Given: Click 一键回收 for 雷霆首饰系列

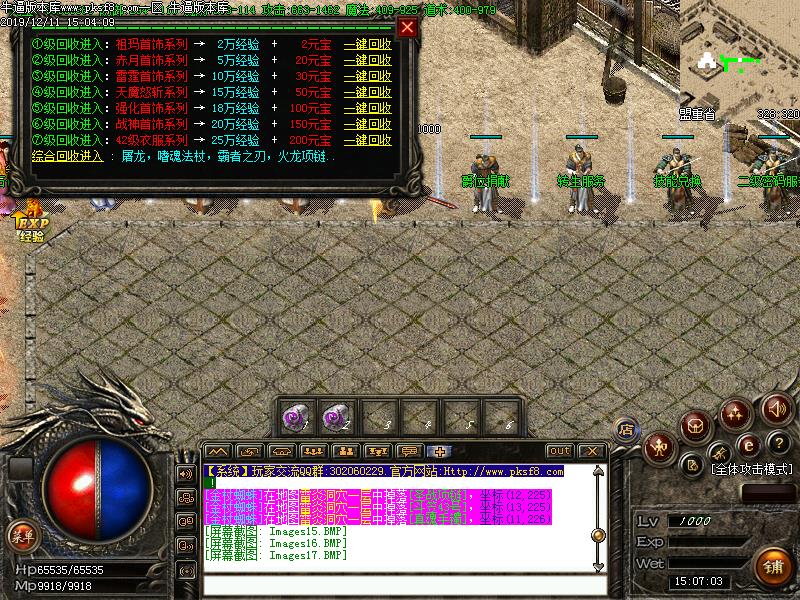Looking at the screenshot, I should (x=367, y=76).
